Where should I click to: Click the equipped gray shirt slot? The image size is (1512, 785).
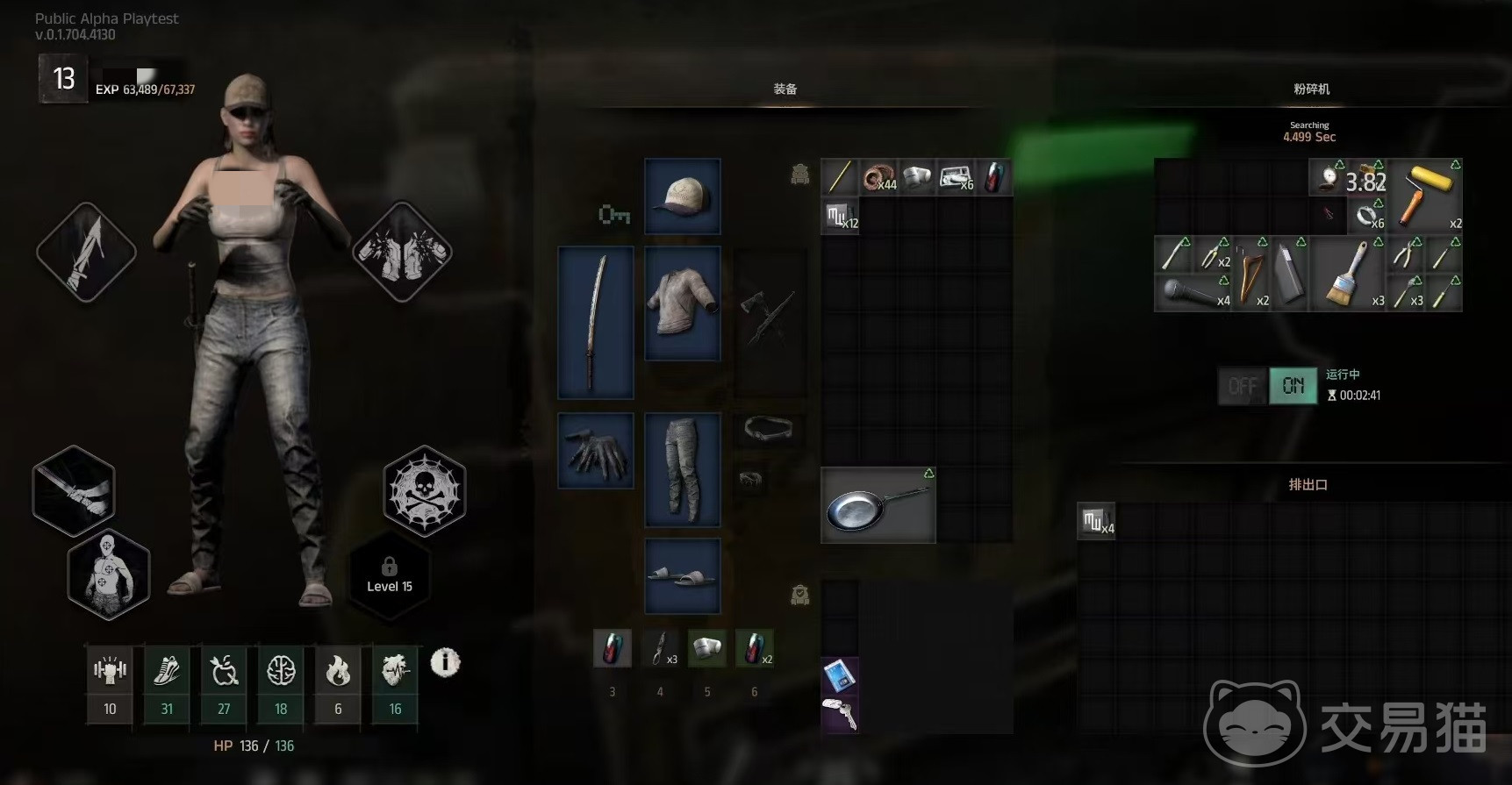click(x=683, y=303)
